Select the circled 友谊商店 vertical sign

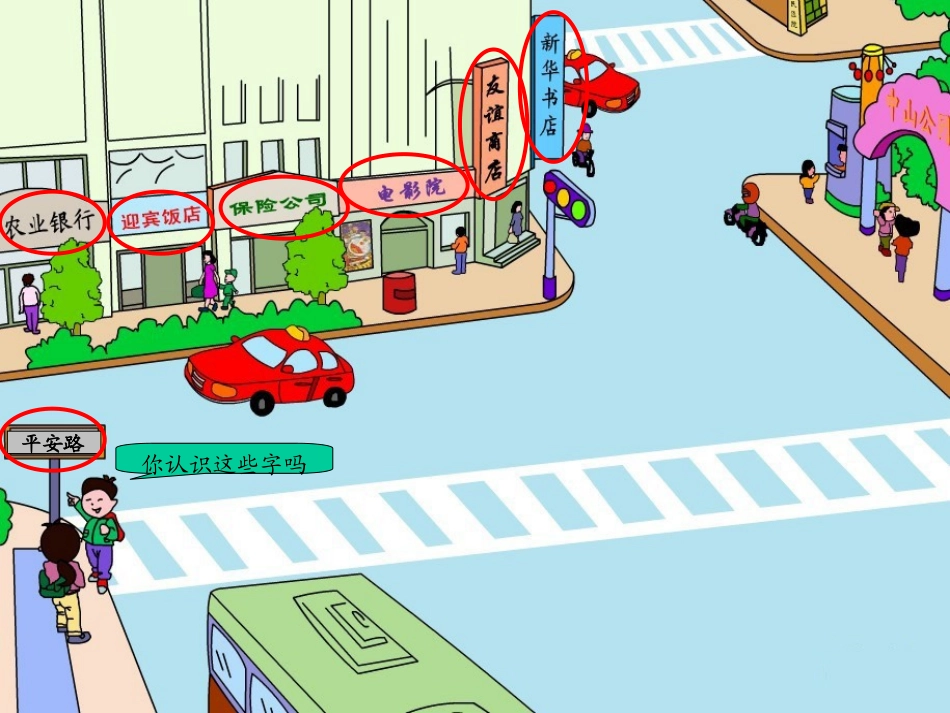(493, 127)
